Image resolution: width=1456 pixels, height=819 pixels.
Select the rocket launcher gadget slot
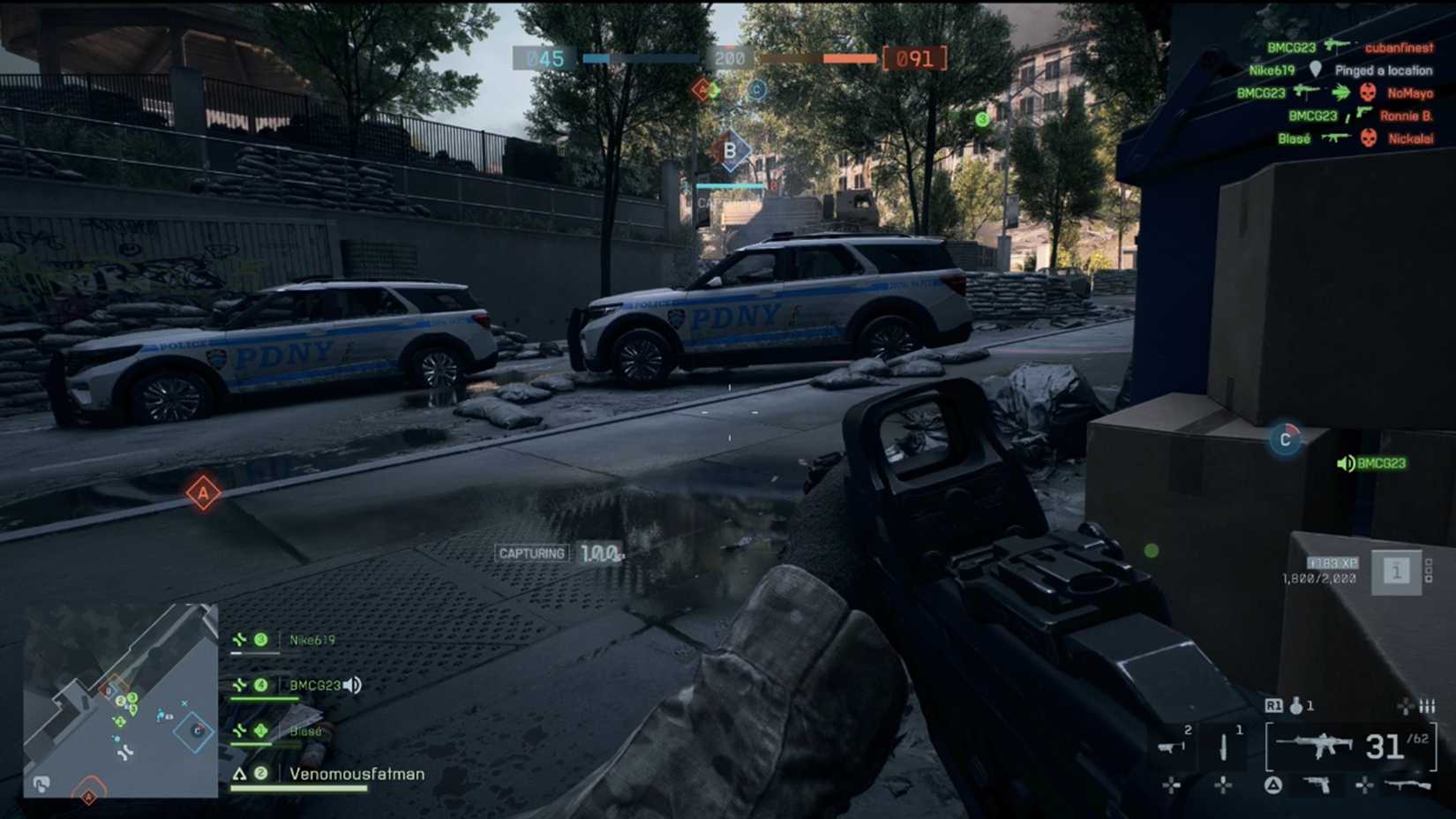pyautogui.click(x=1172, y=747)
